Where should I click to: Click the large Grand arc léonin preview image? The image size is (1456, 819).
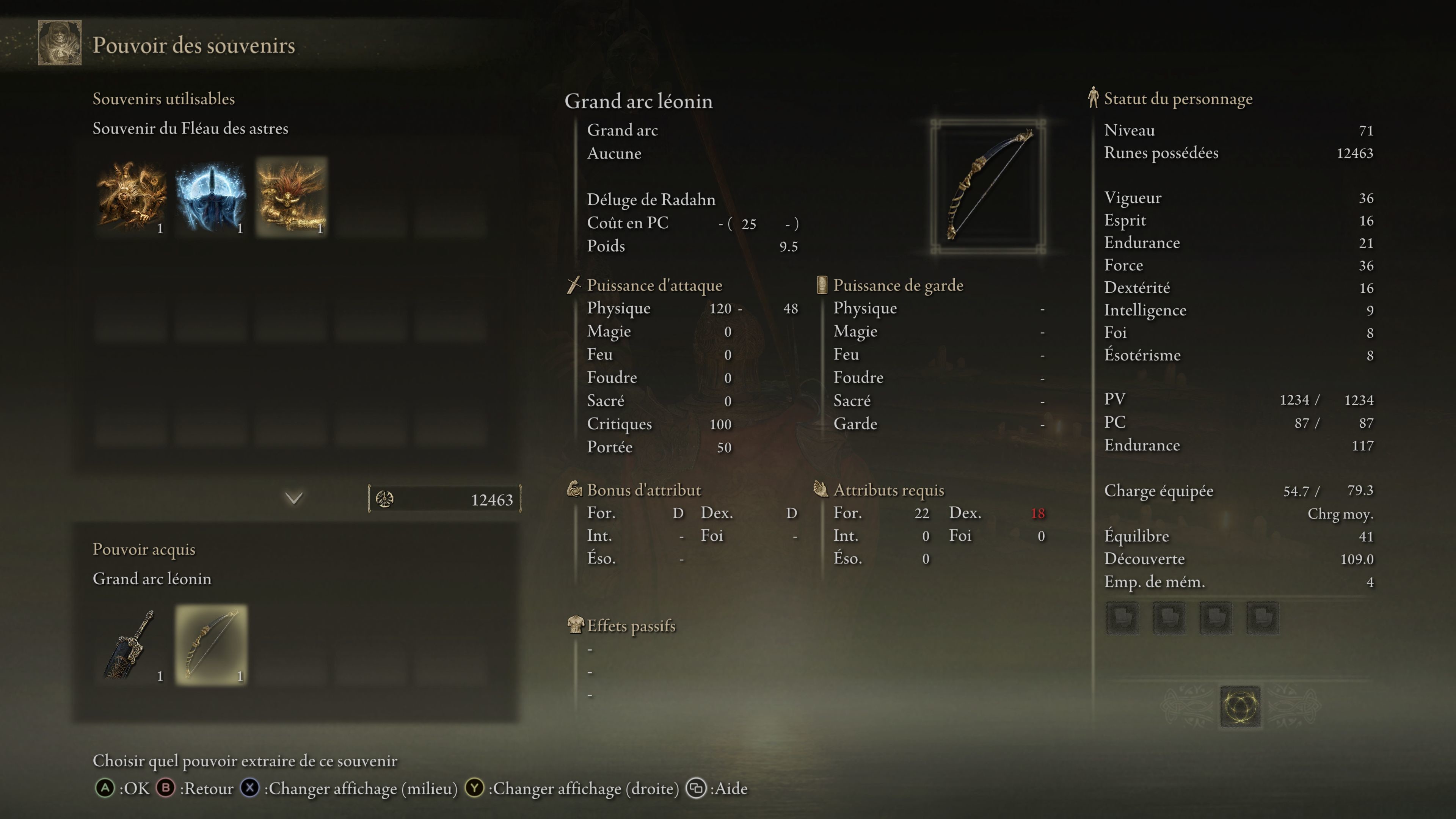coord(987,186)
